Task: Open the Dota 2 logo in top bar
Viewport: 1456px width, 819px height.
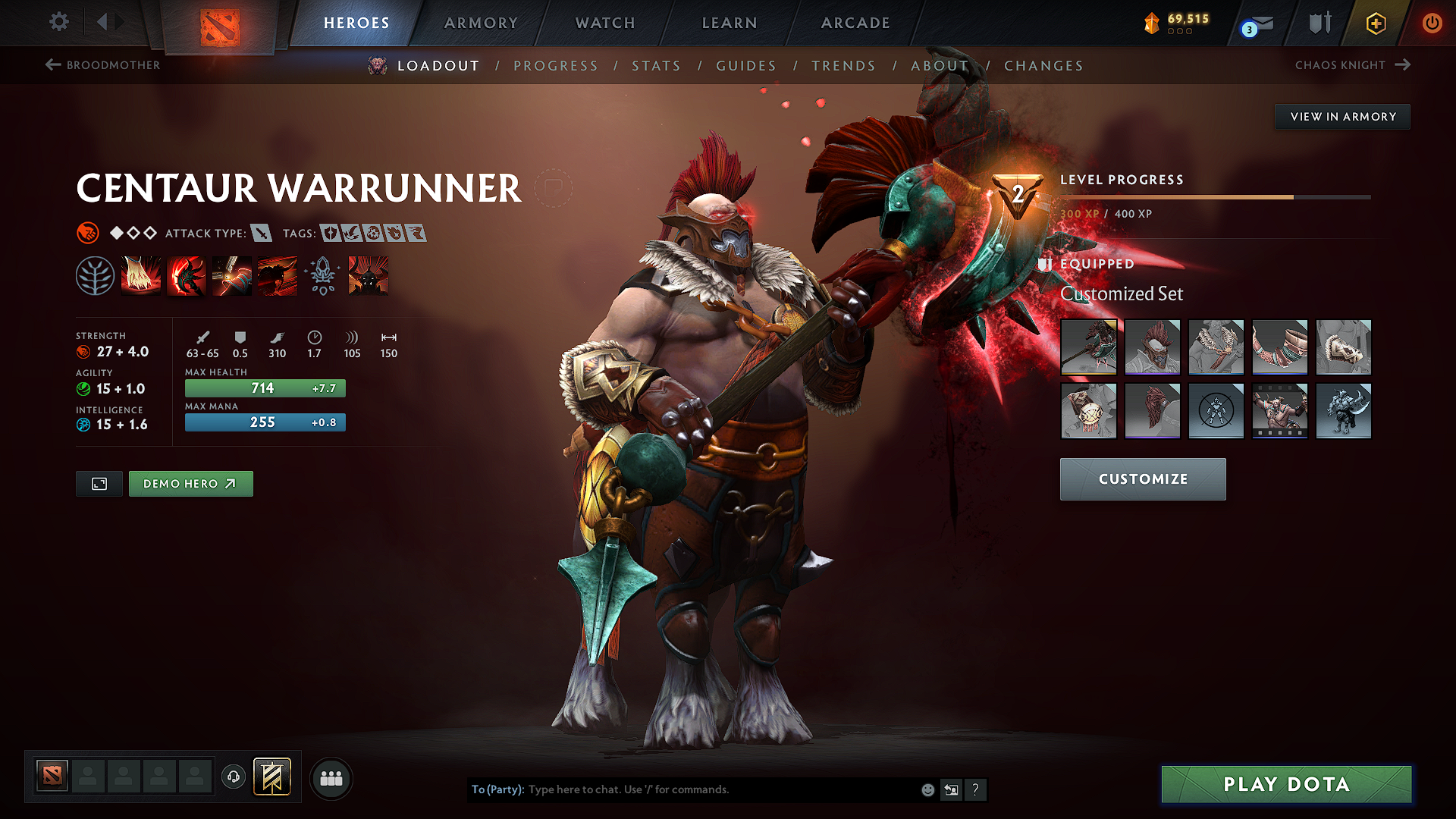Action: 220,23
